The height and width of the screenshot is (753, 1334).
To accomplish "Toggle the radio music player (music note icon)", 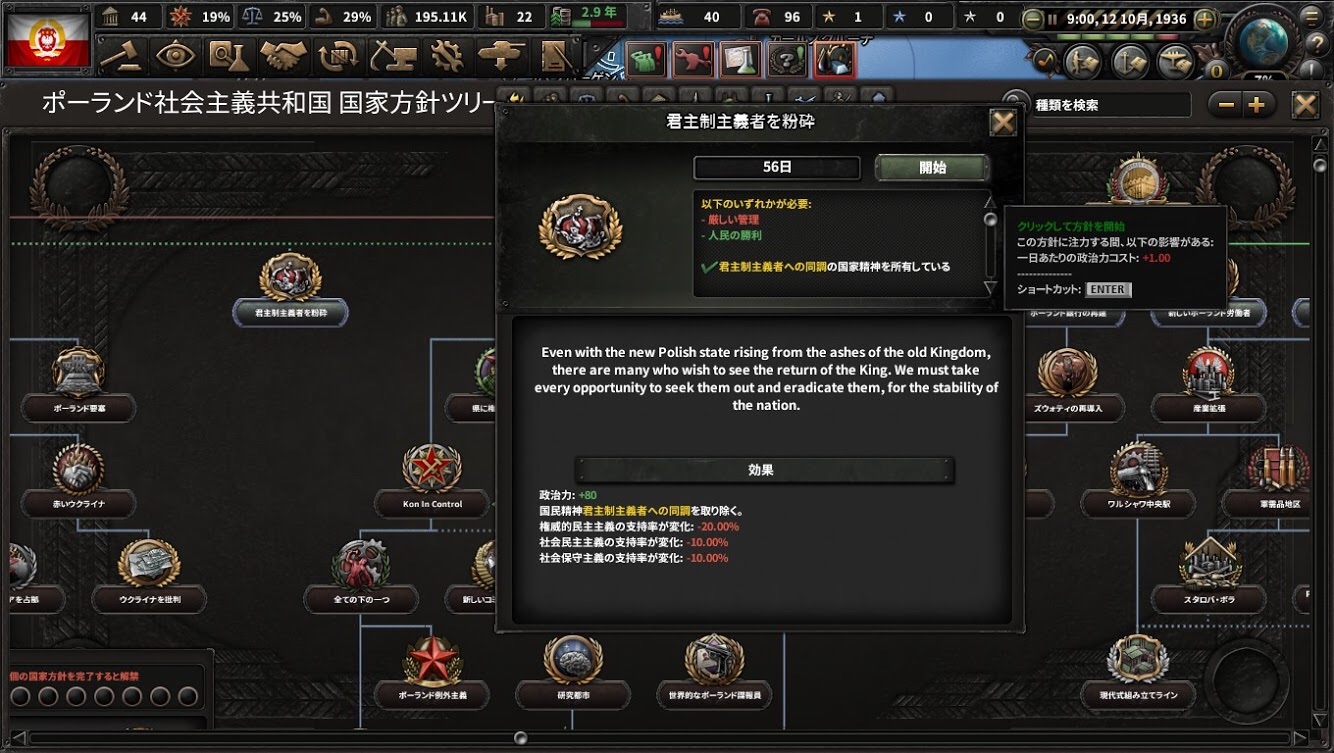I will click(1046, 60).
